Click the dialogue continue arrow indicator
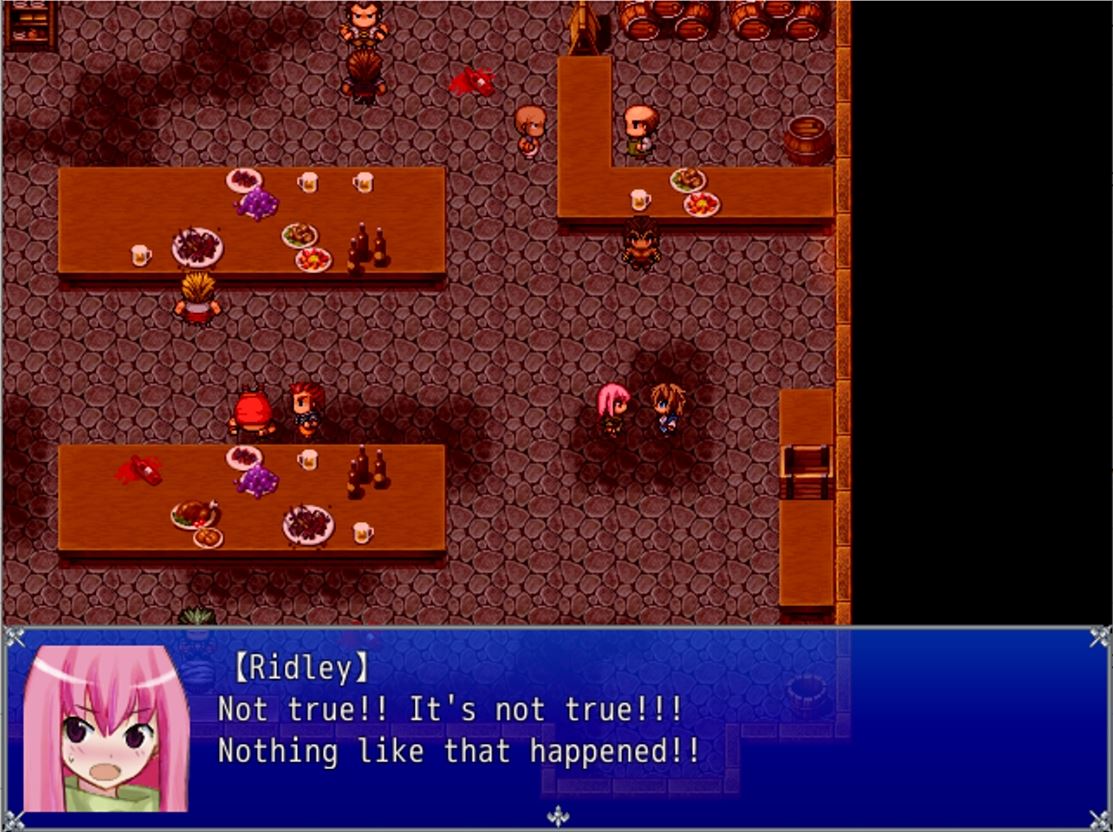 click(557, 816)
